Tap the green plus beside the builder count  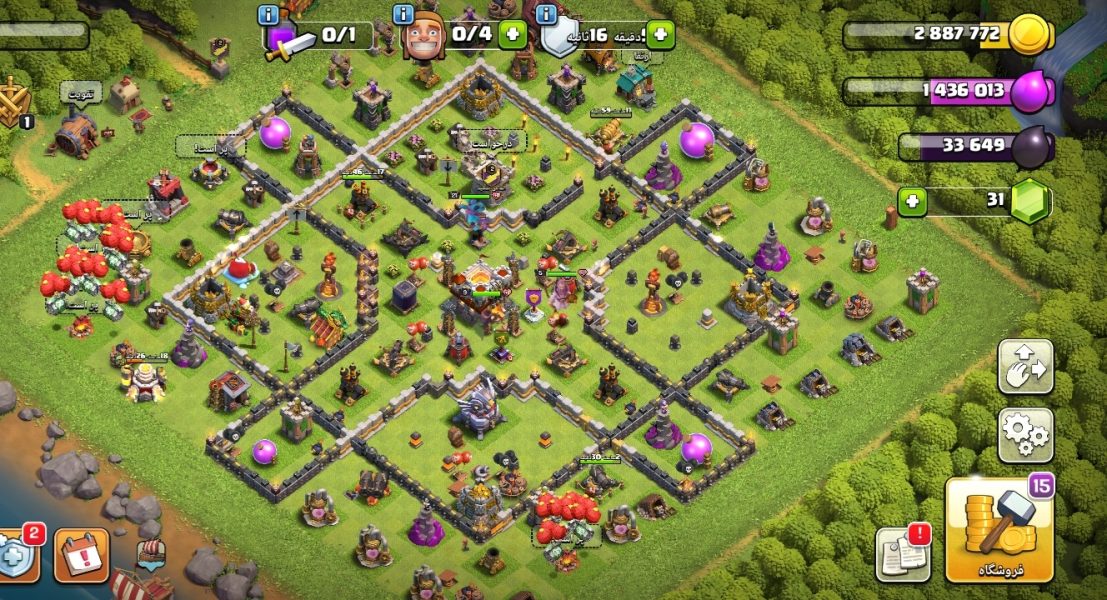(513, 34)
